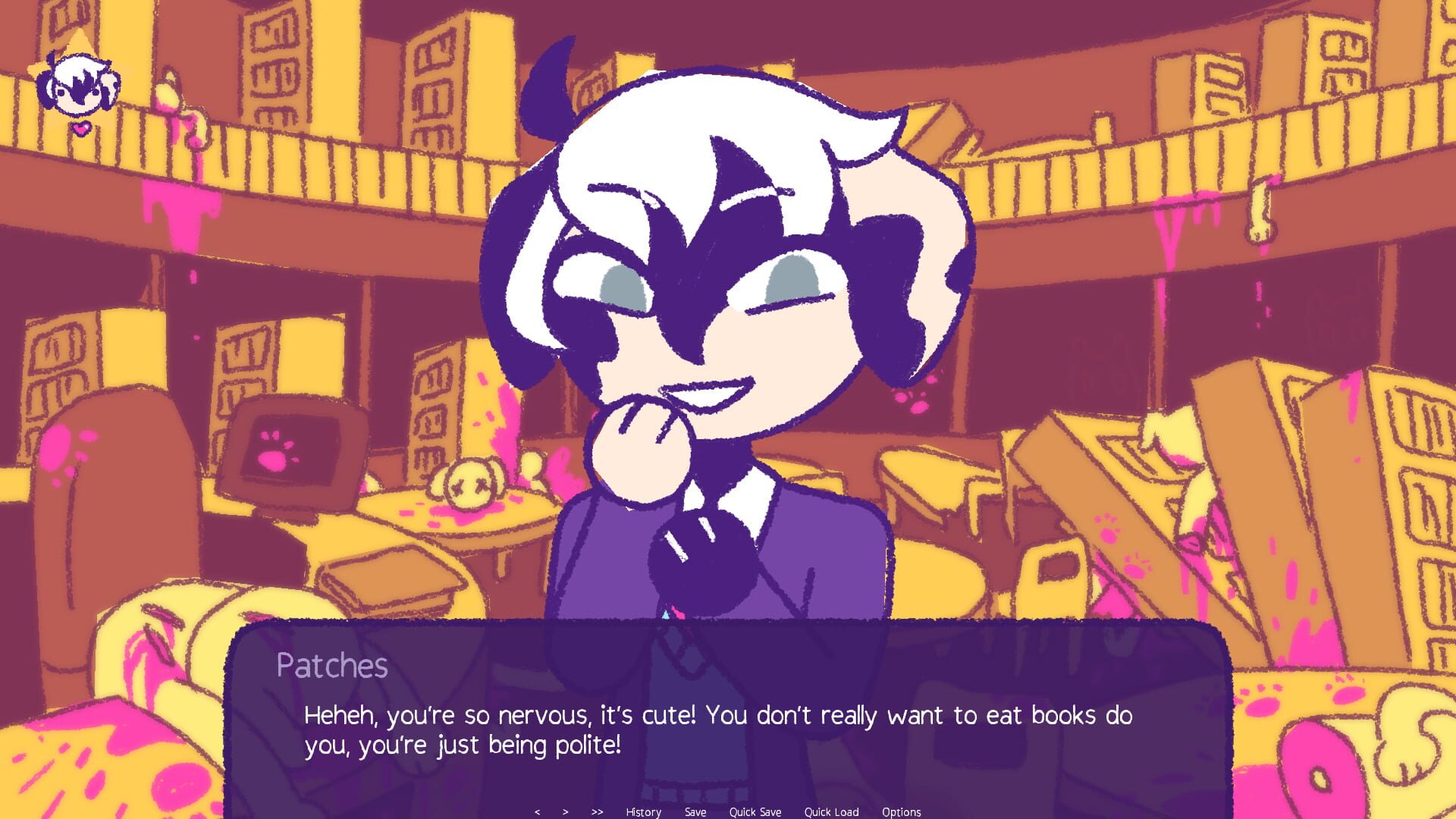Image resolution: width=1456 pixels, height=819 pixels.
Task: Click the back arrow to rewind dialogue
Action: coord(538,811)
